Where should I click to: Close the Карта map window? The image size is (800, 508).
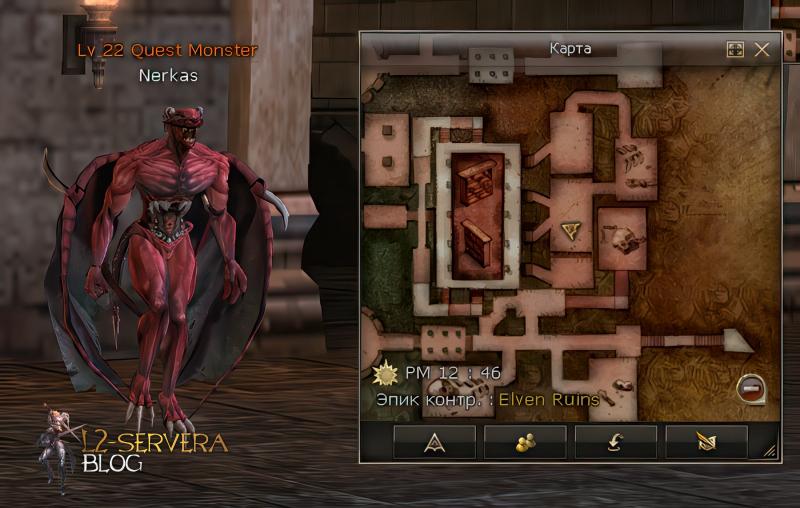[762, 49]
